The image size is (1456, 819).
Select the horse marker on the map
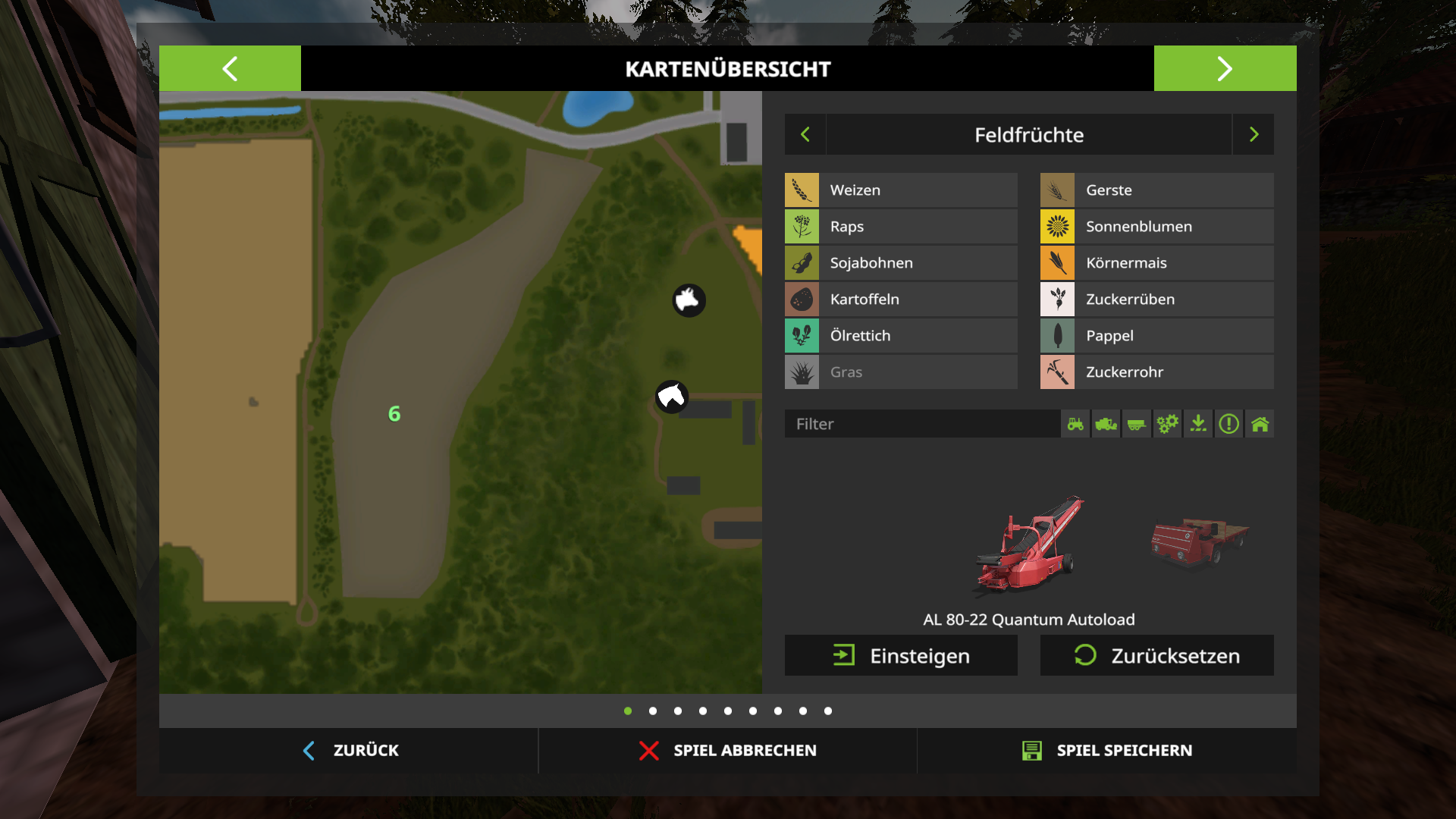671,397
